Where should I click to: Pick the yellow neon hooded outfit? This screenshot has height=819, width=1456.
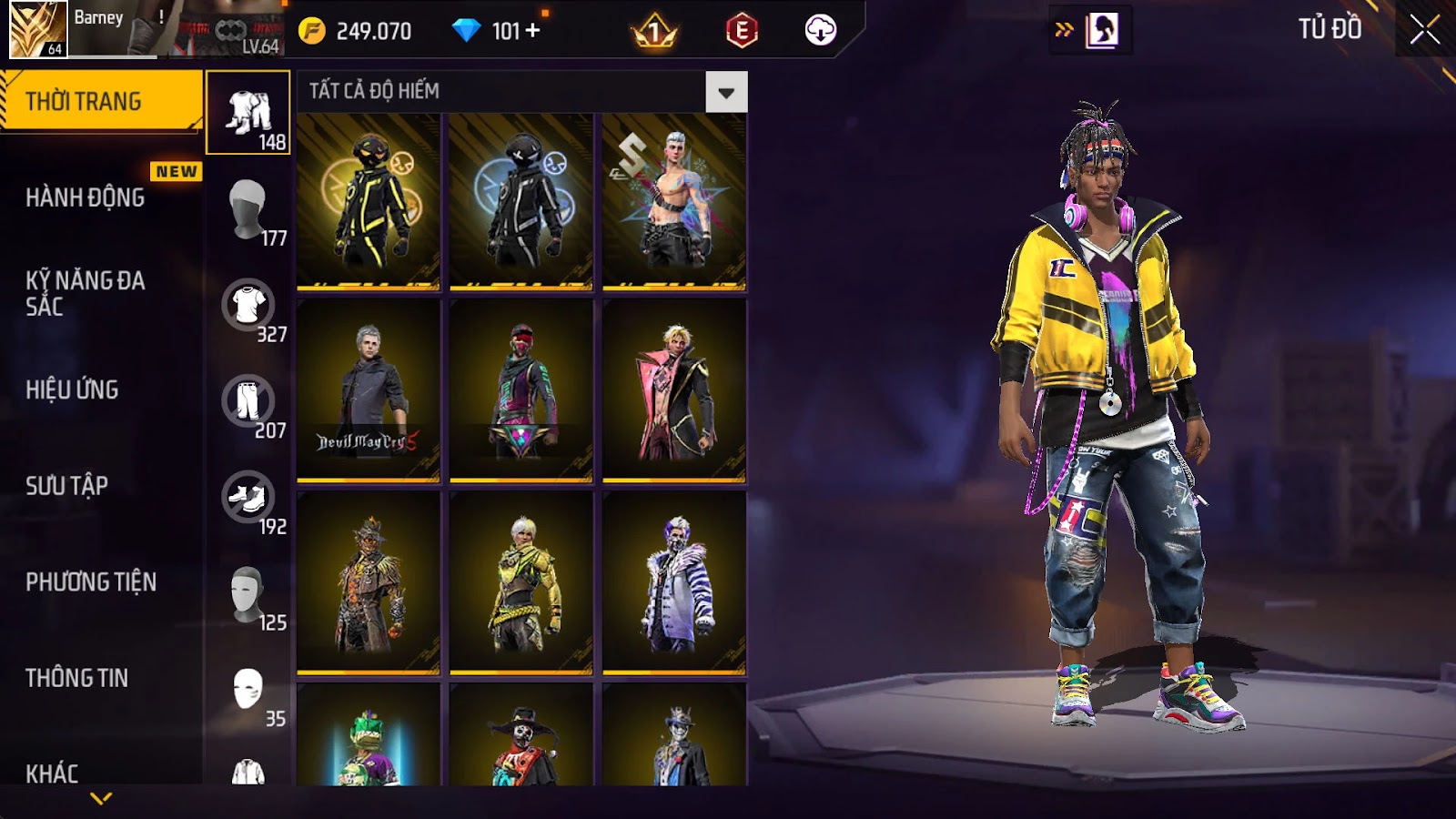point(369,201)
